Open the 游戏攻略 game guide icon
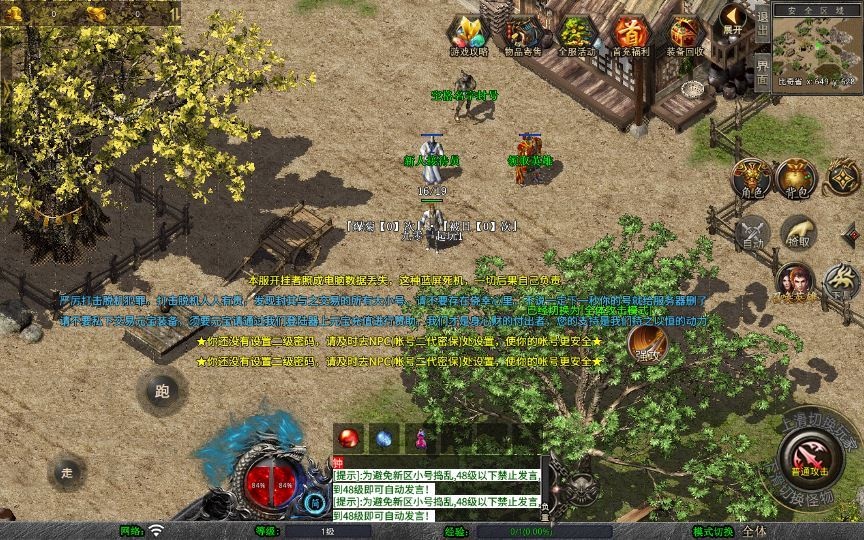864x540 pixels. click(465, 35)
